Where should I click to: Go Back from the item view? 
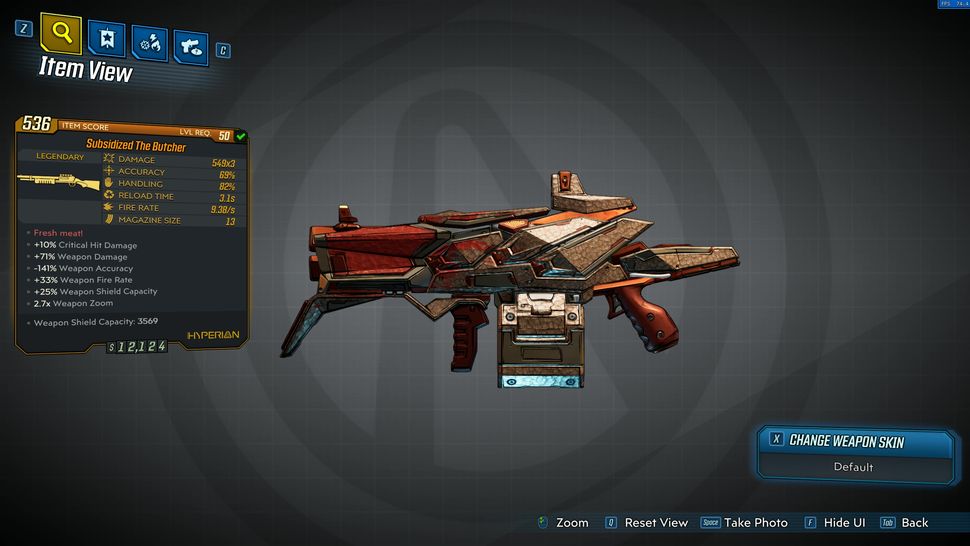click(914, 523)
